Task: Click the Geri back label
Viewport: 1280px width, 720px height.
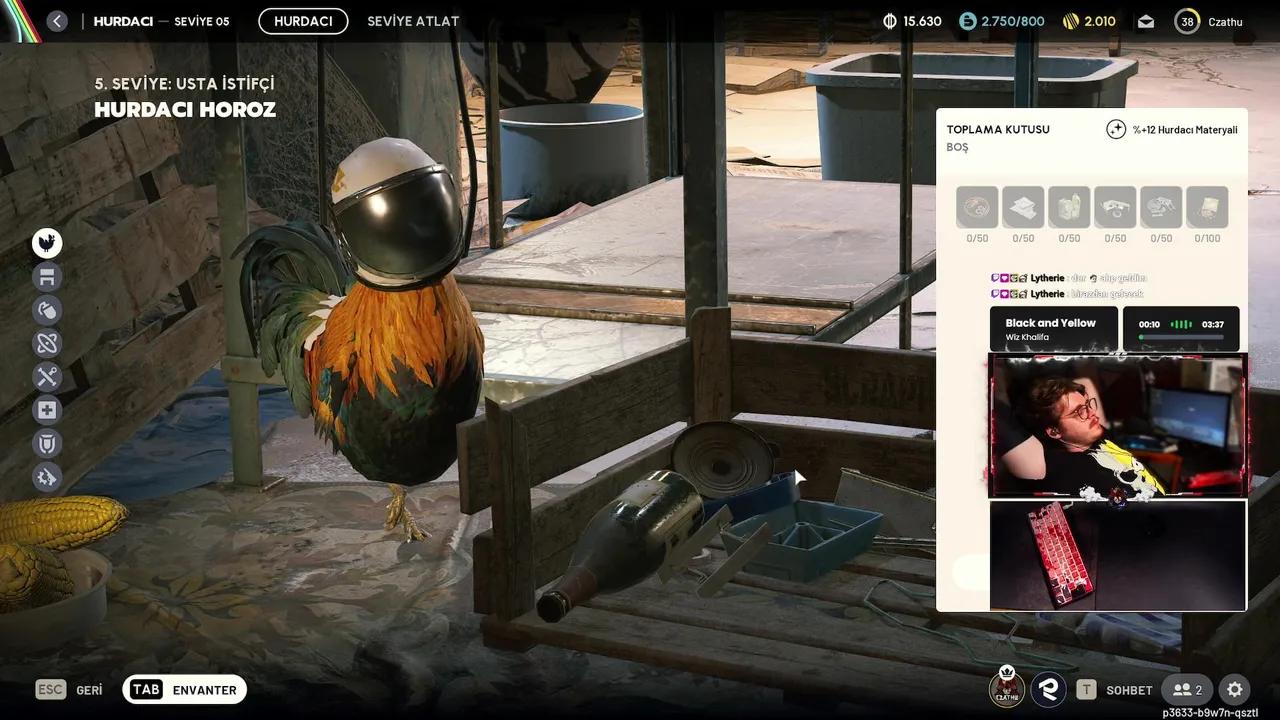Action: point(89,690)
